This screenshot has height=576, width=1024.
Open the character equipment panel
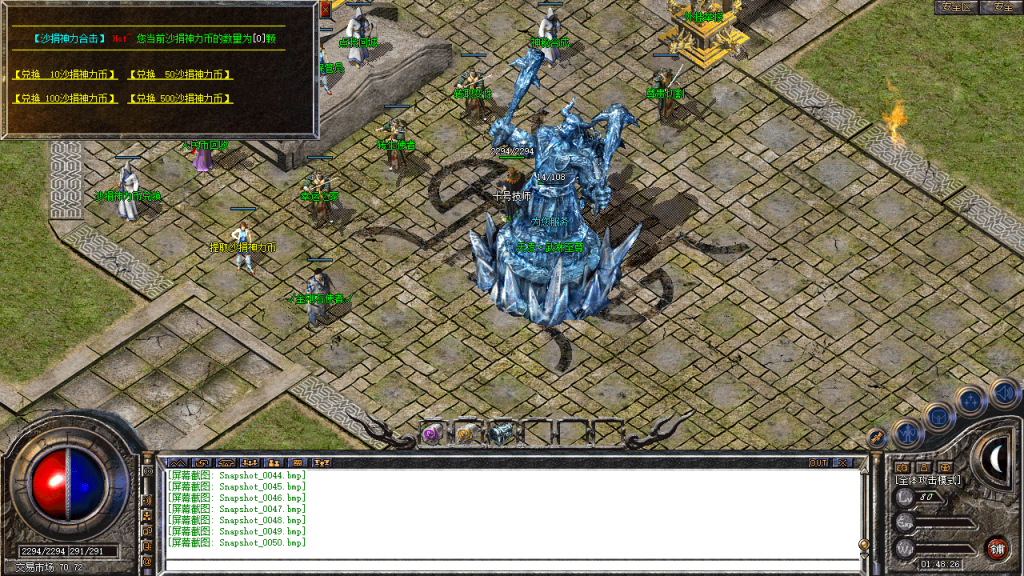click(x=907, y=433)
